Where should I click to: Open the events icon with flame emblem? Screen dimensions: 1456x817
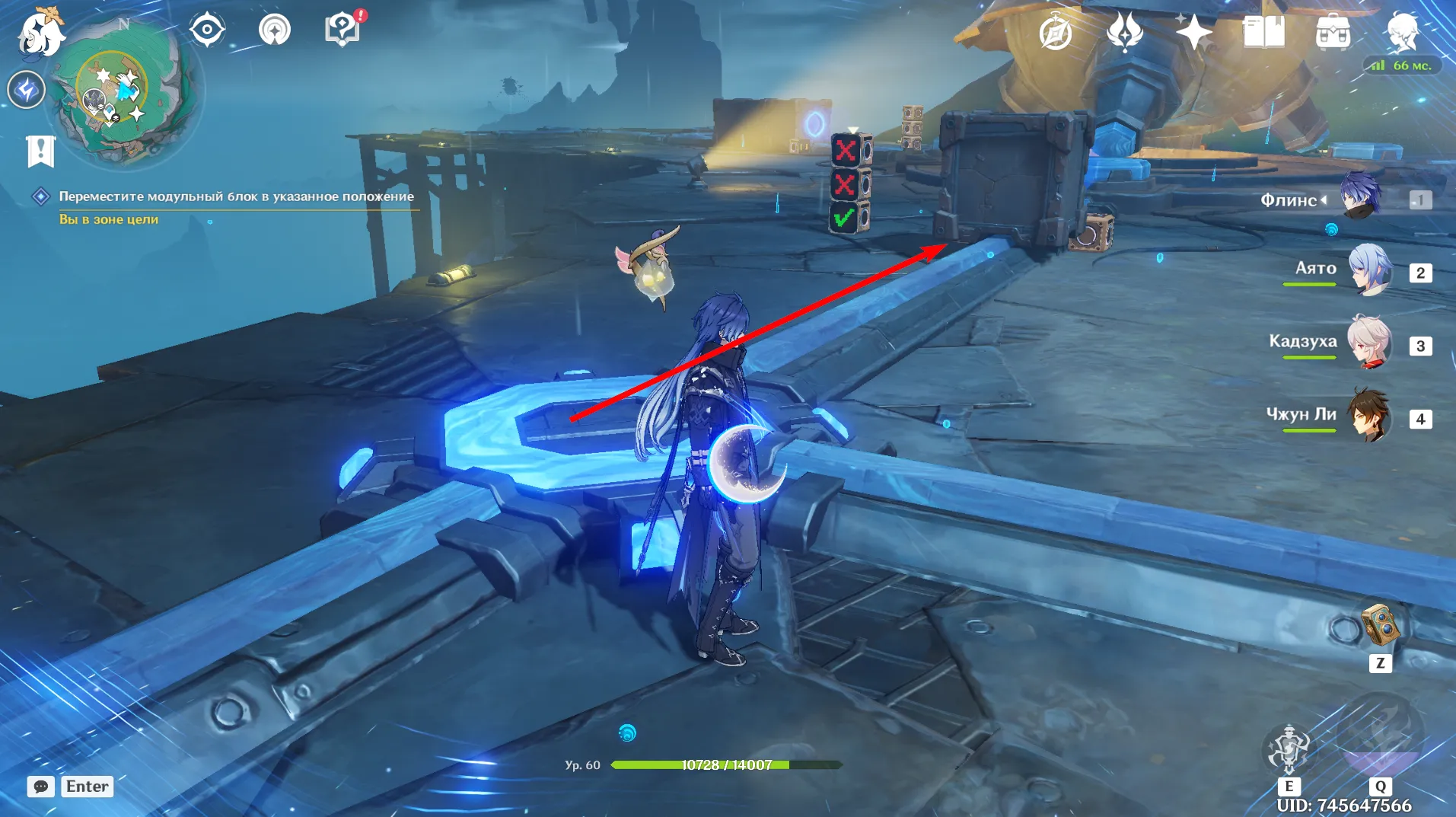(1124, 33)
